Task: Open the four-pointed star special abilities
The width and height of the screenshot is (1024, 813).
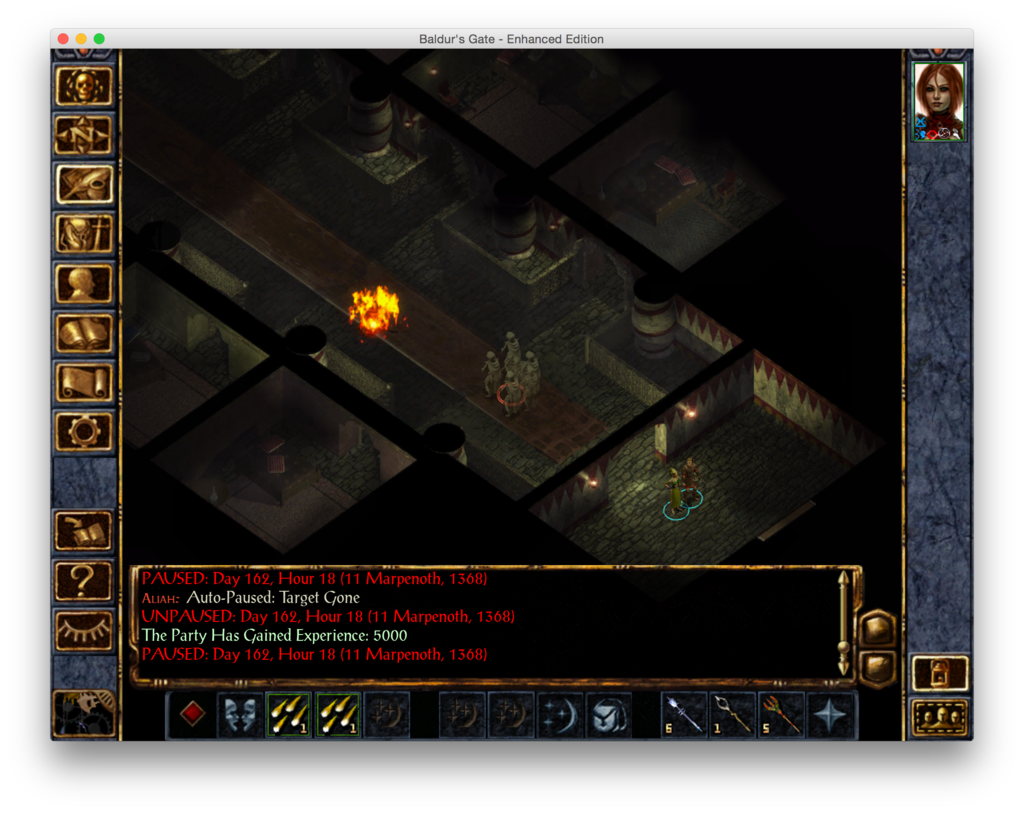Action: click(831, 715)
